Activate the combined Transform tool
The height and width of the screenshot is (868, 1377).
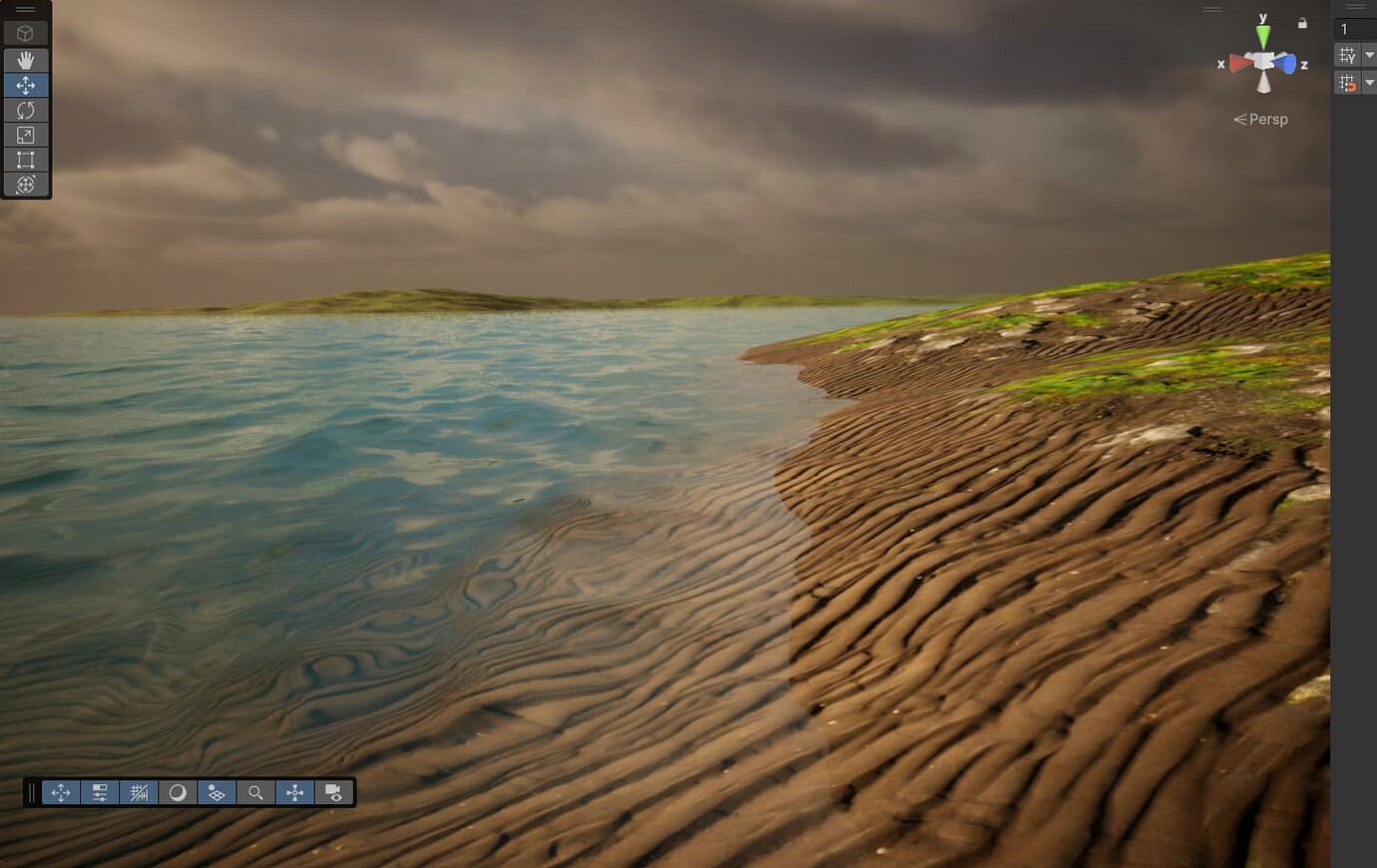pos(26,184)
